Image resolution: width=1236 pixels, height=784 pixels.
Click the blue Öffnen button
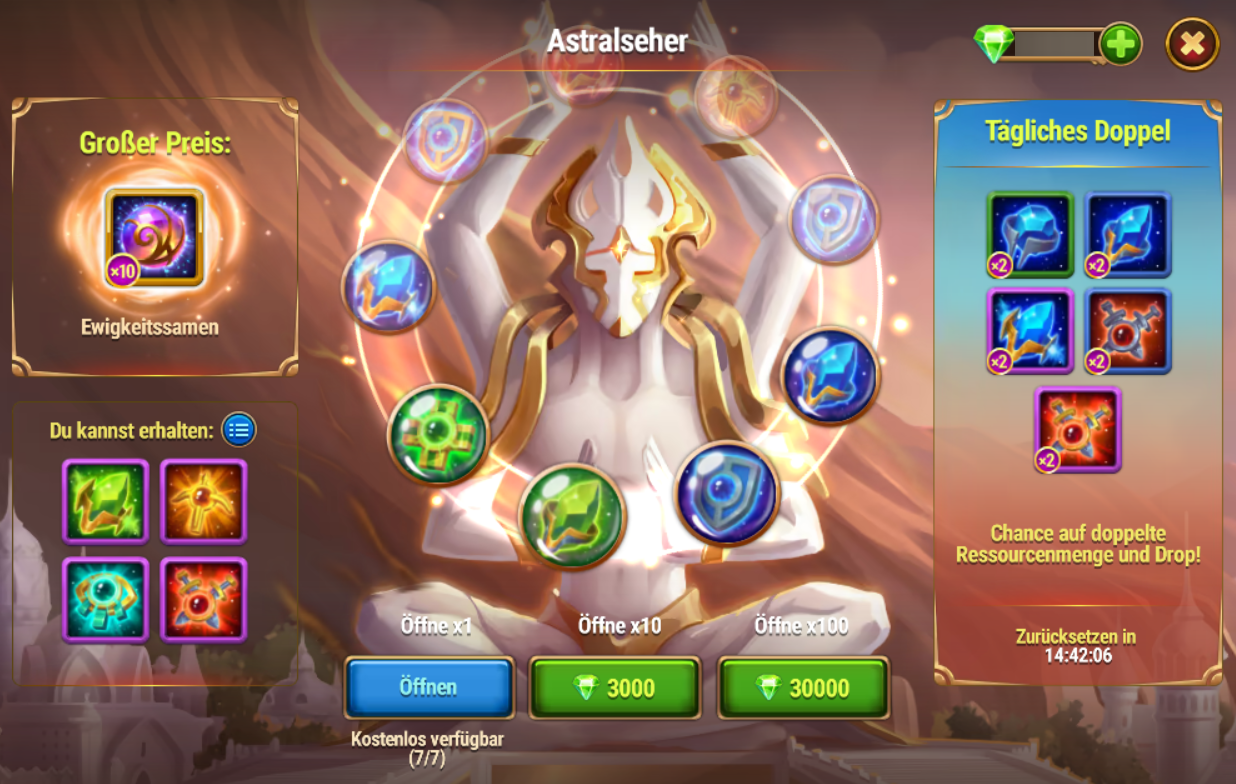tap(429, 687)
